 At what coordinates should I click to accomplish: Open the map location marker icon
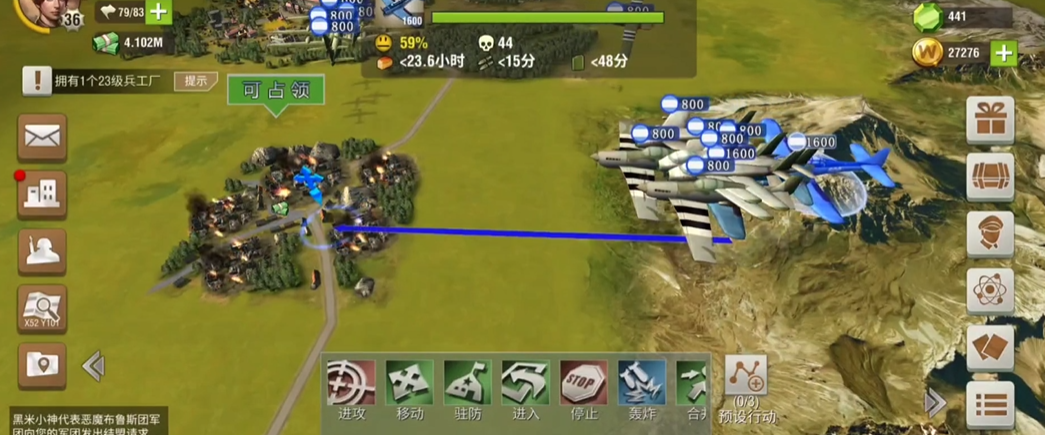pyautogui.click(x=42, y=366)
